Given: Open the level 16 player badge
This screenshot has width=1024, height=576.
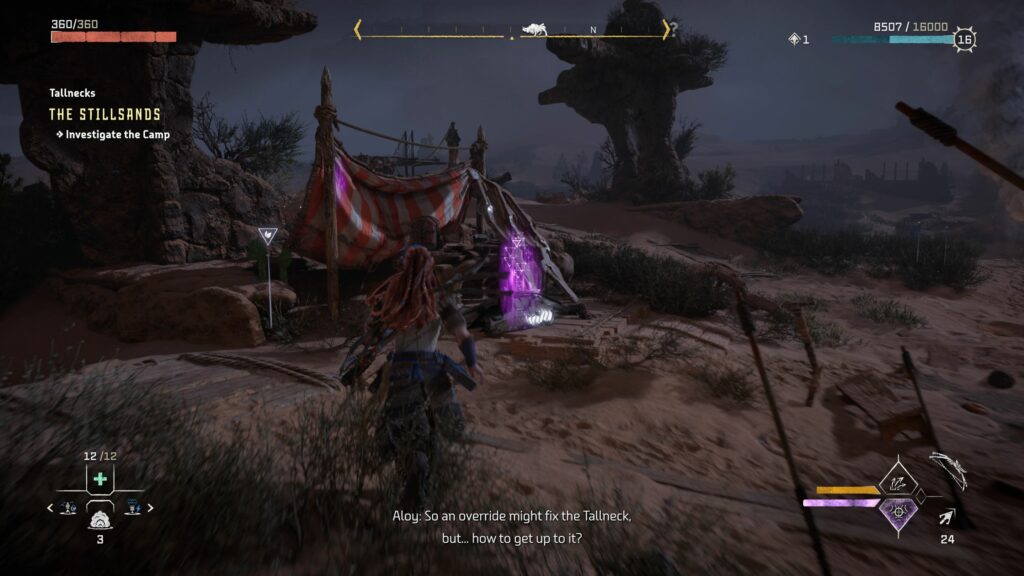Looking at the screenshot, I should 964,40.
